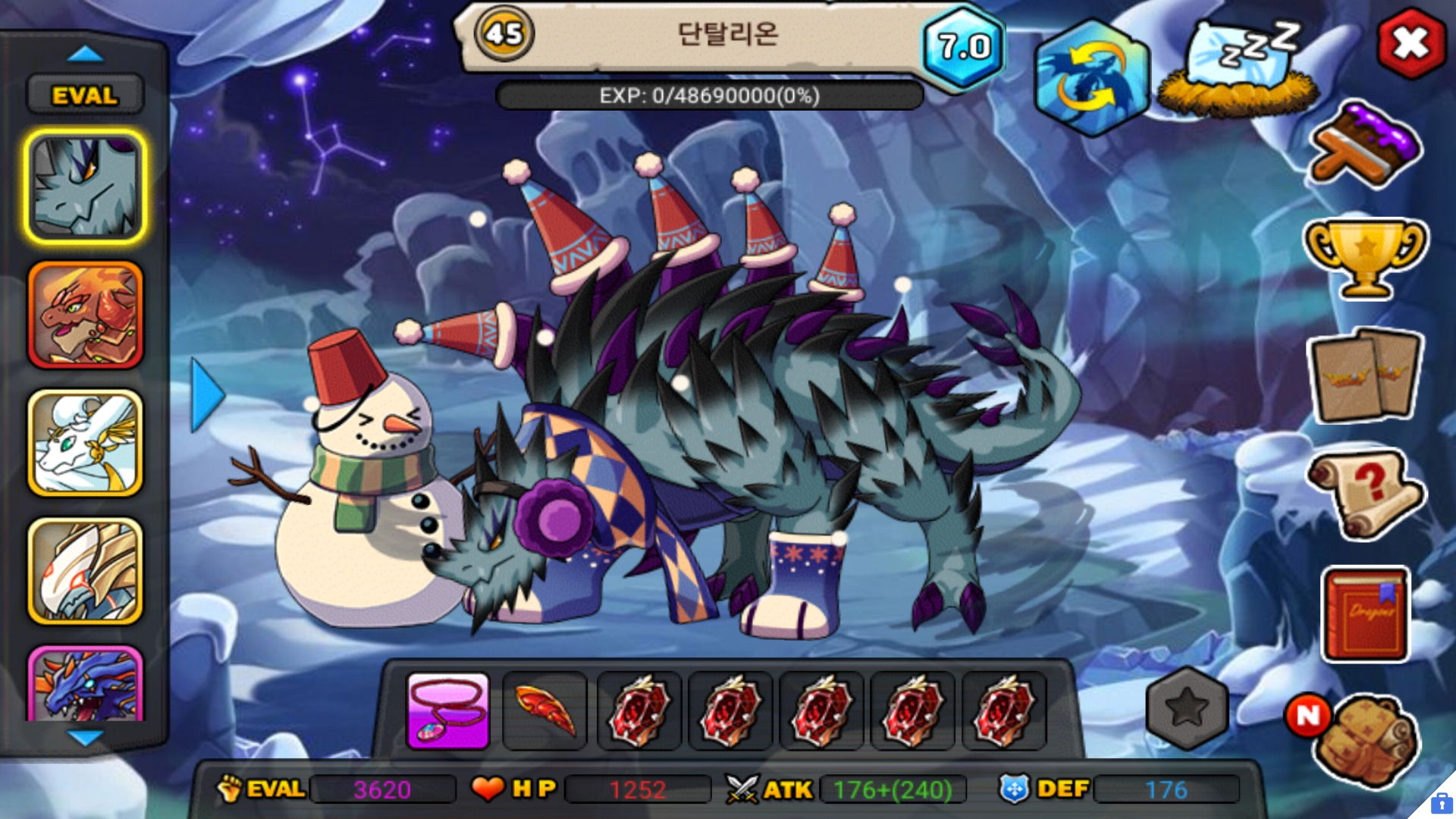The width and height of the screenshot is (1456, 819).
Task: Open the purple paint brush skin tool
Action: (1365, 146)
